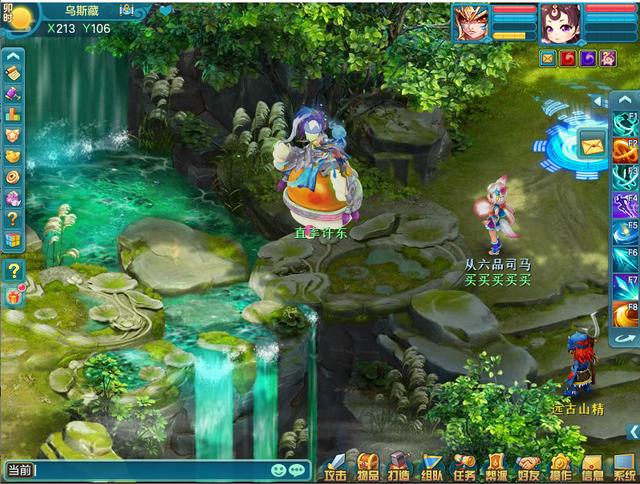
Task: Open the 好友 friends list
Action: [x=528, y=467]
